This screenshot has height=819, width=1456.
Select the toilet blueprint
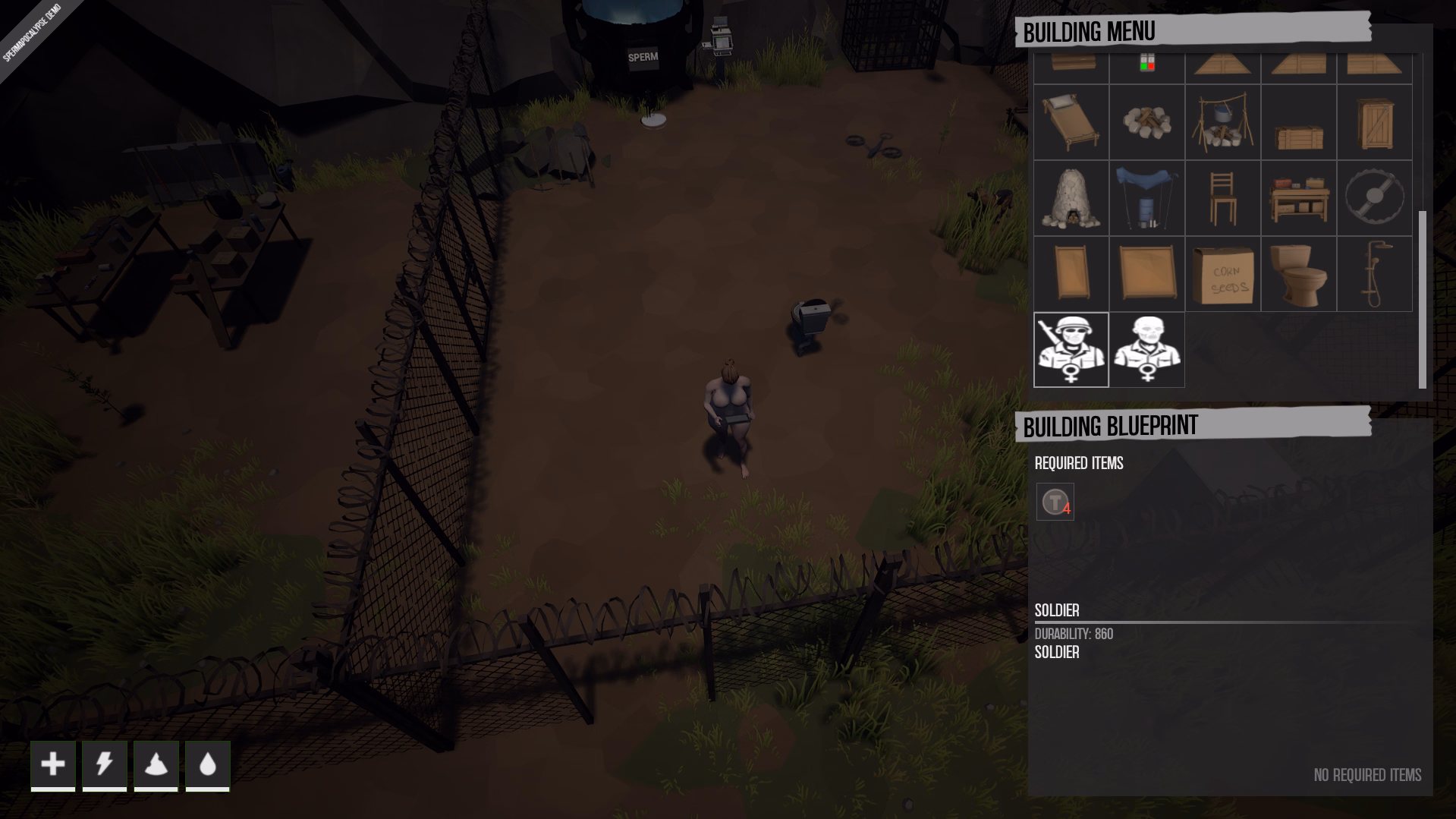[1298, 274]
